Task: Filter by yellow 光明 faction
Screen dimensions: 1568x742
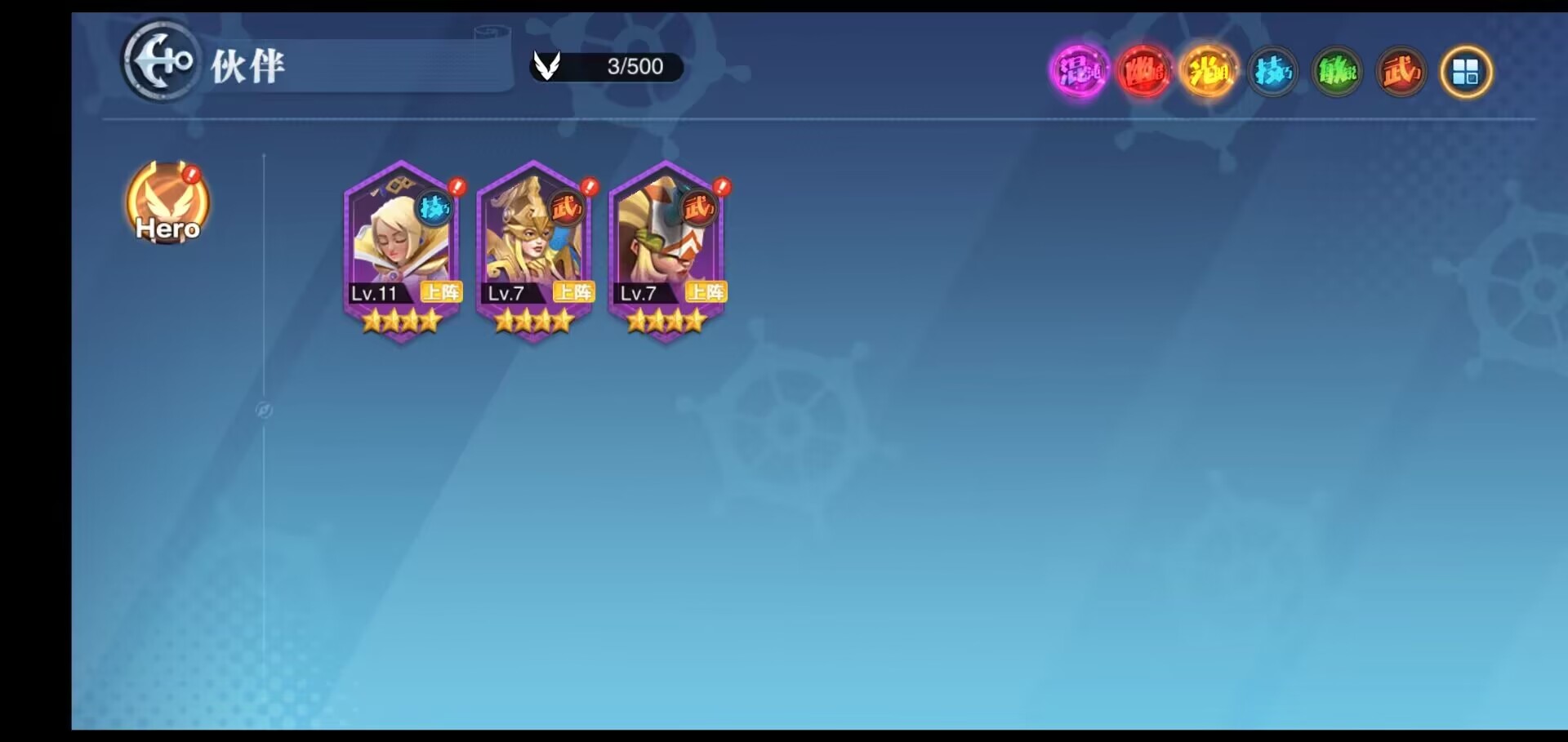Action: 1208,72
